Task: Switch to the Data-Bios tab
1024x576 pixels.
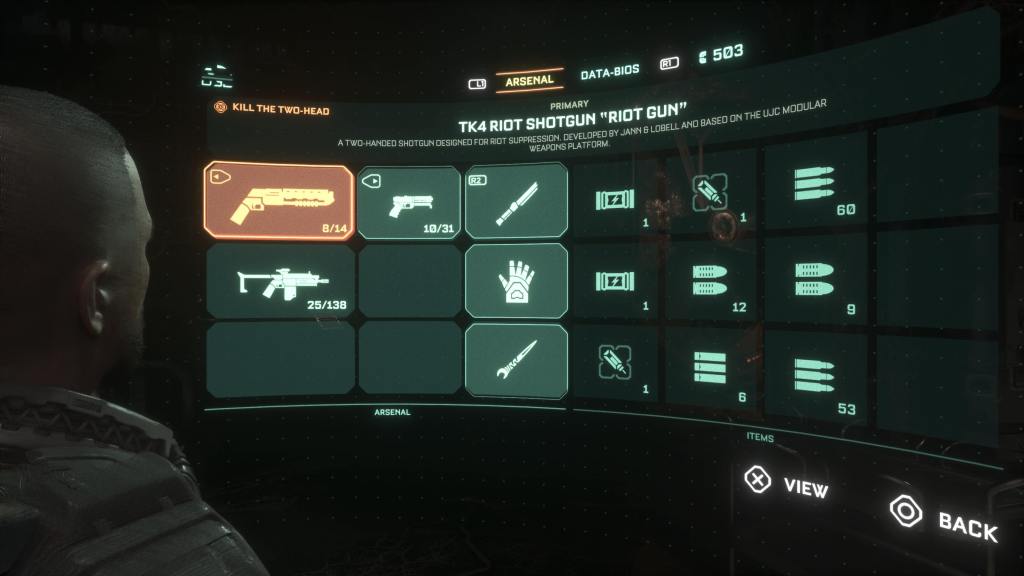Action: tap(610, 72)
